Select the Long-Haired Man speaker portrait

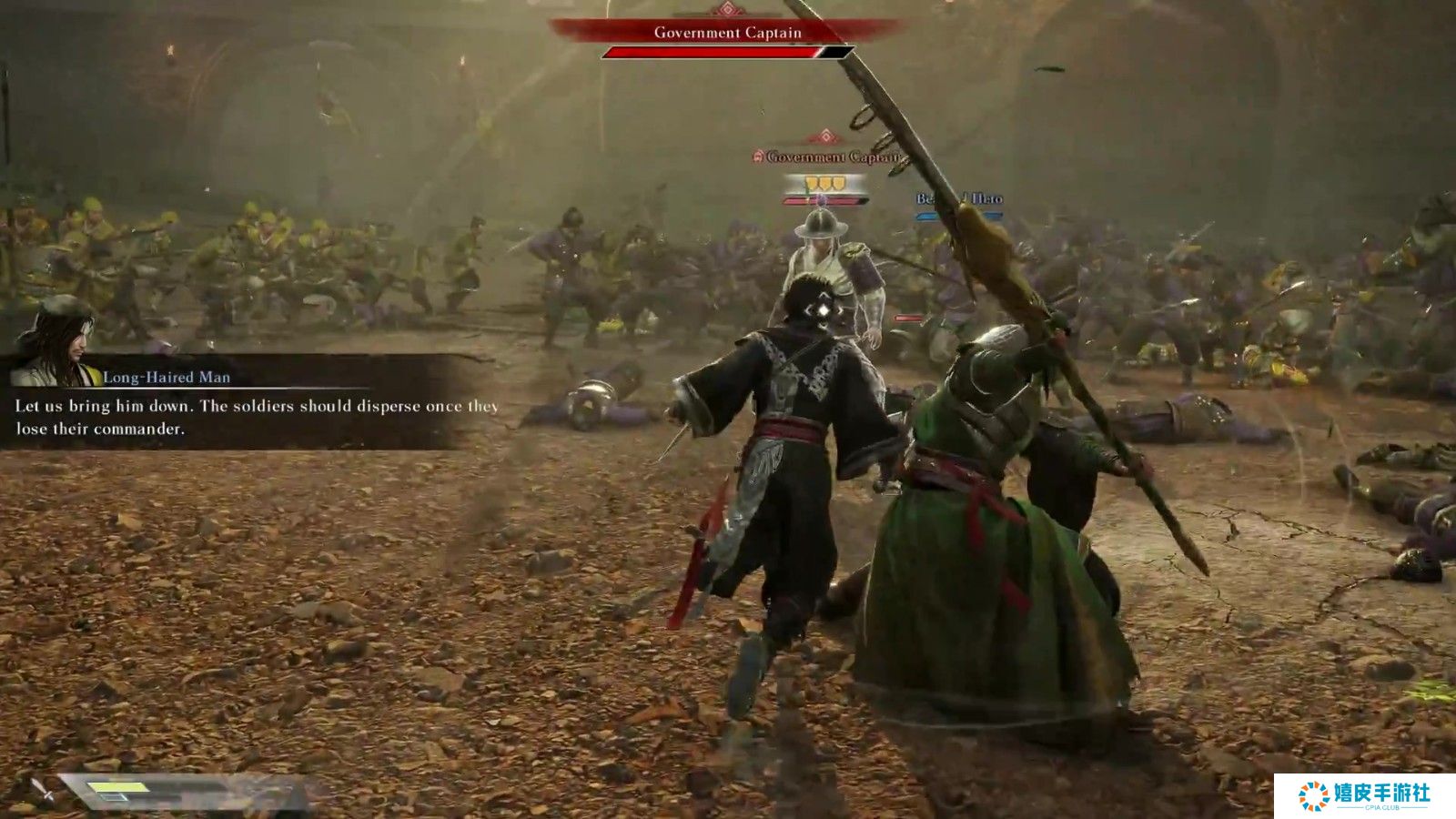point(56,343)
